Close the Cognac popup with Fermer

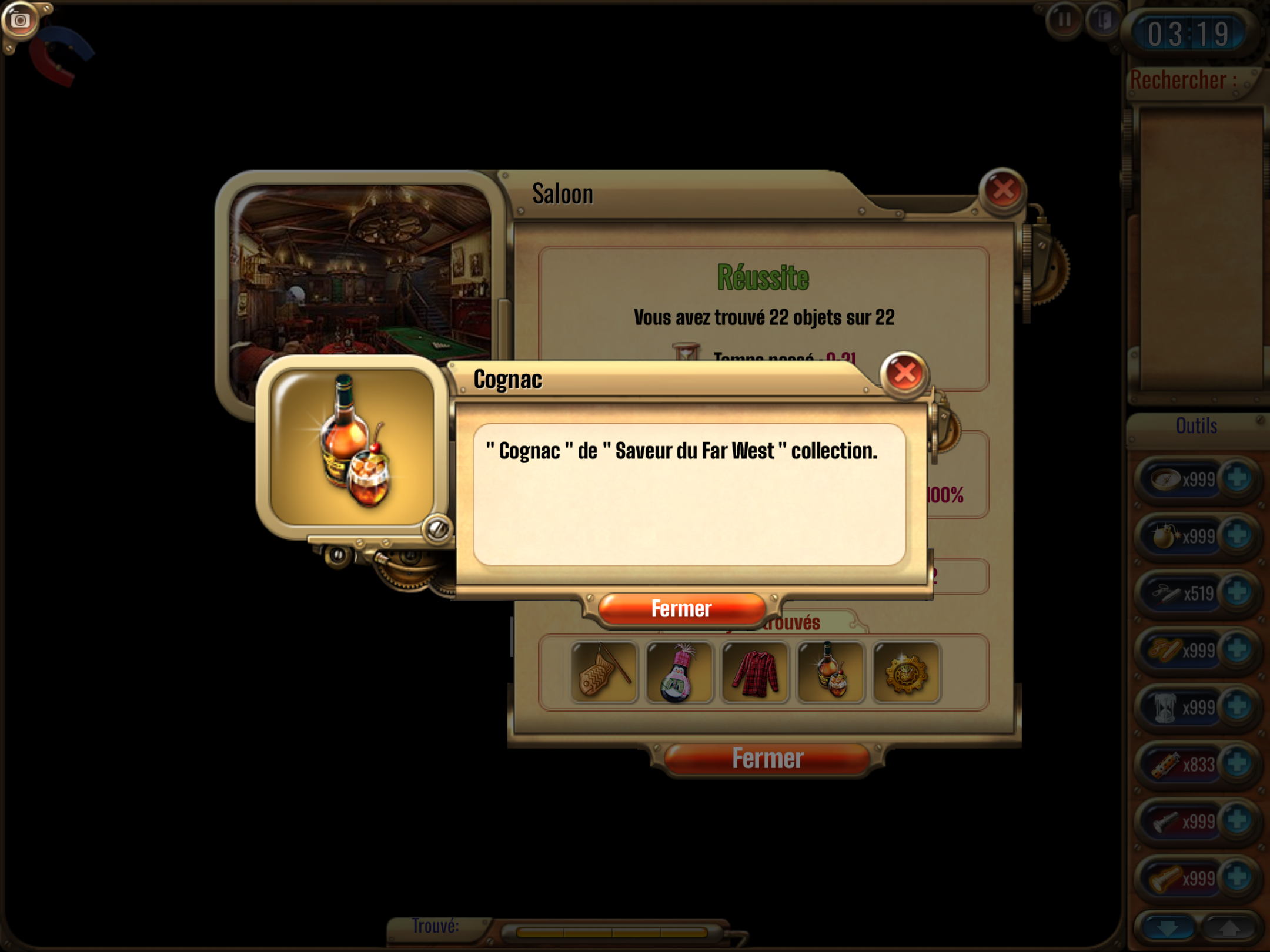click(681, 609)
